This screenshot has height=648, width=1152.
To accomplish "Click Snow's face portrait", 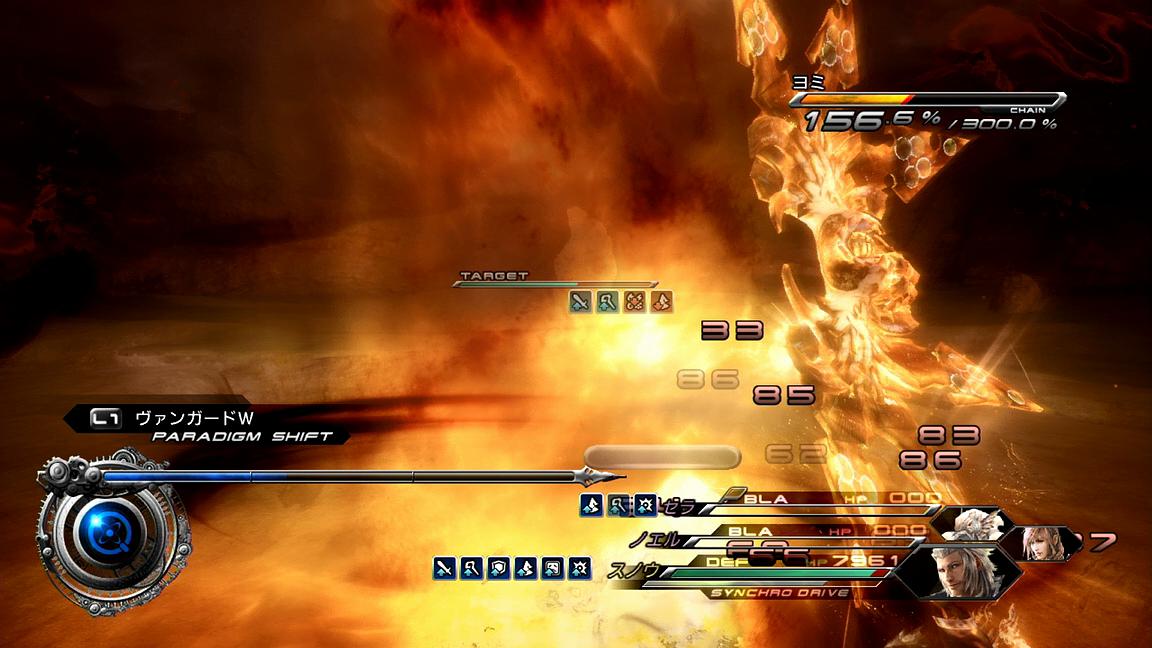I will [x=954, y=570].
